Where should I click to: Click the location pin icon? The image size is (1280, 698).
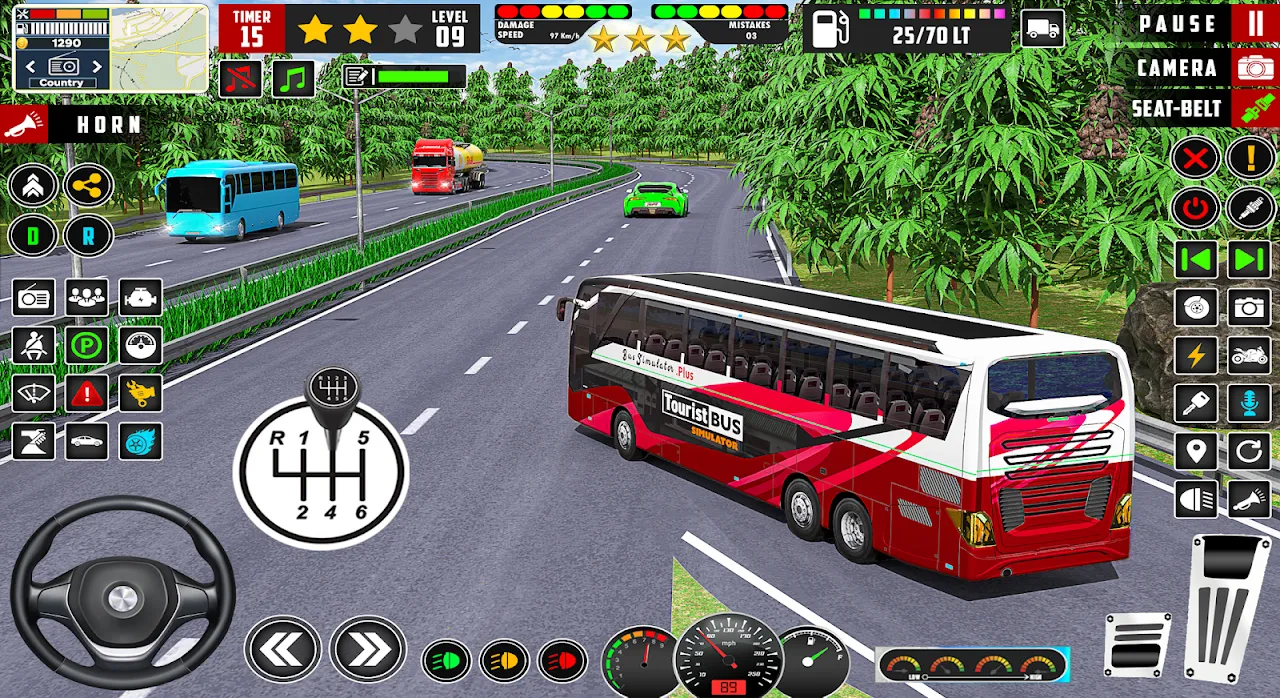click(x=1196, y=451)
